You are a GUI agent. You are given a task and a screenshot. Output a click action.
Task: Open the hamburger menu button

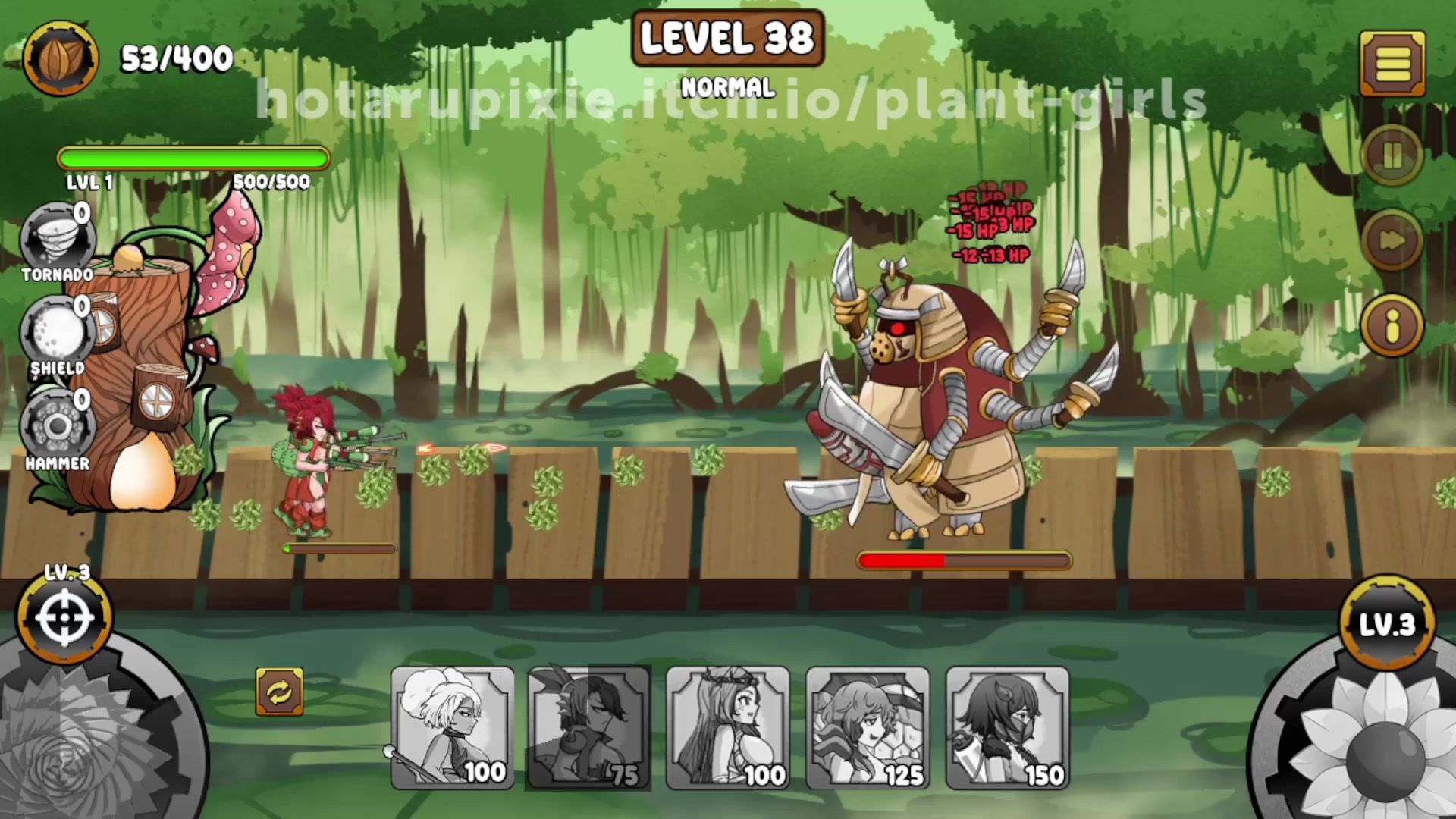[1392, 63]
